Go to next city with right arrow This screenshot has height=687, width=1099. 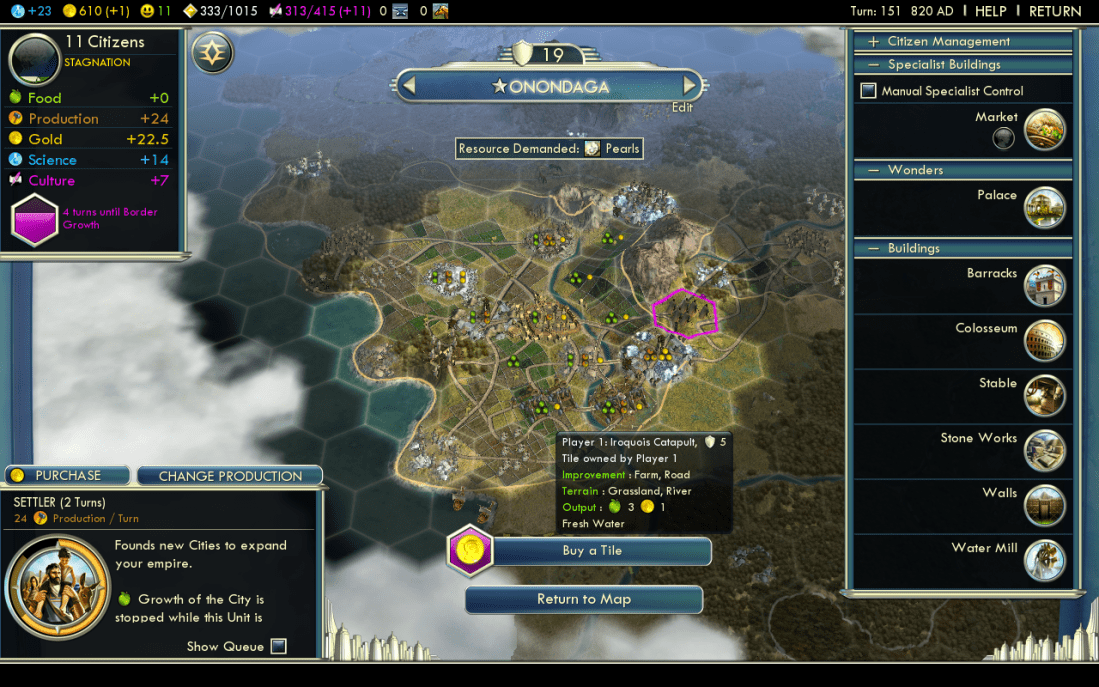tap(689, 85)
